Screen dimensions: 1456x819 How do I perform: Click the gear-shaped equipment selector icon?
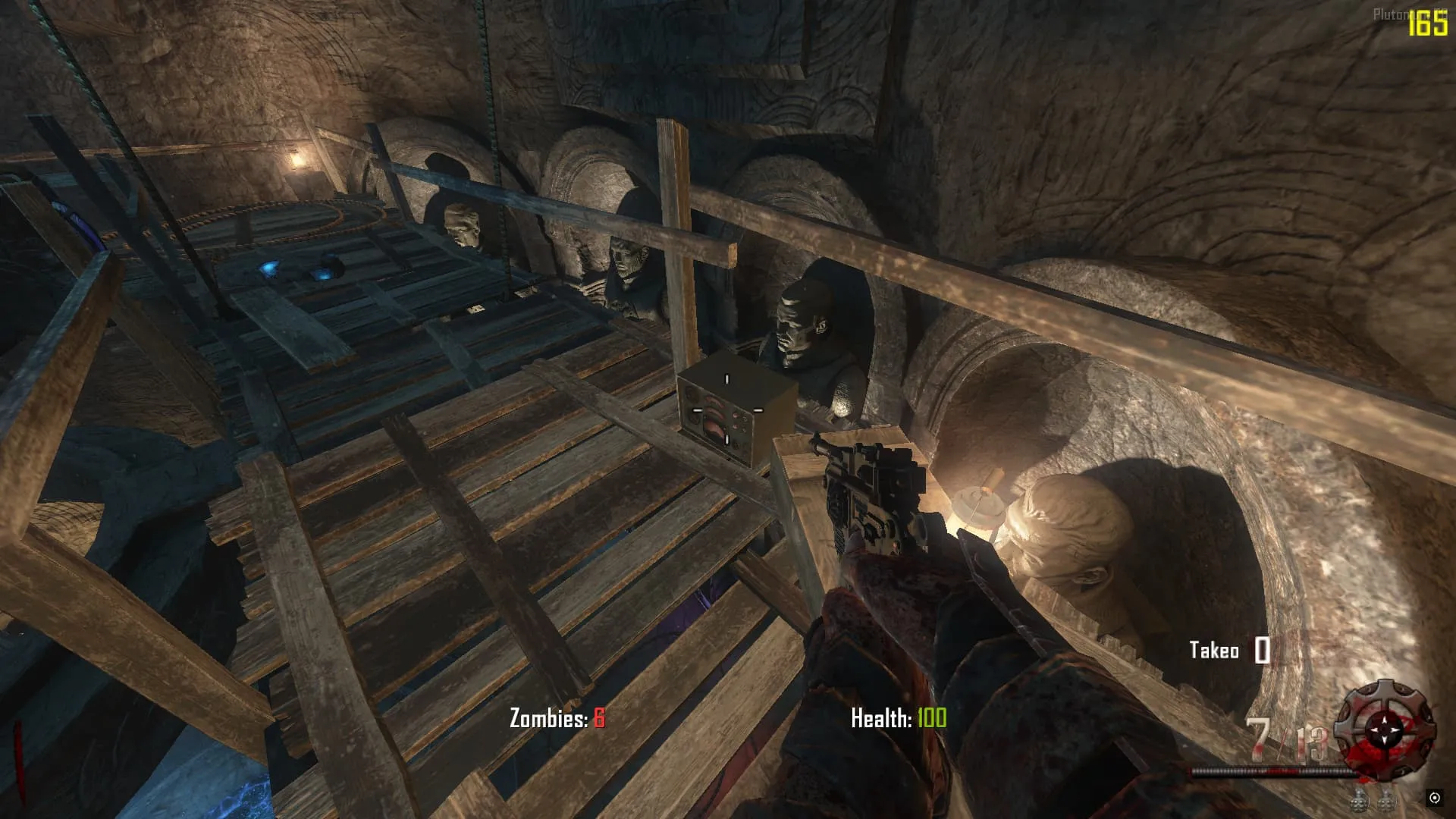[1385, 729]
